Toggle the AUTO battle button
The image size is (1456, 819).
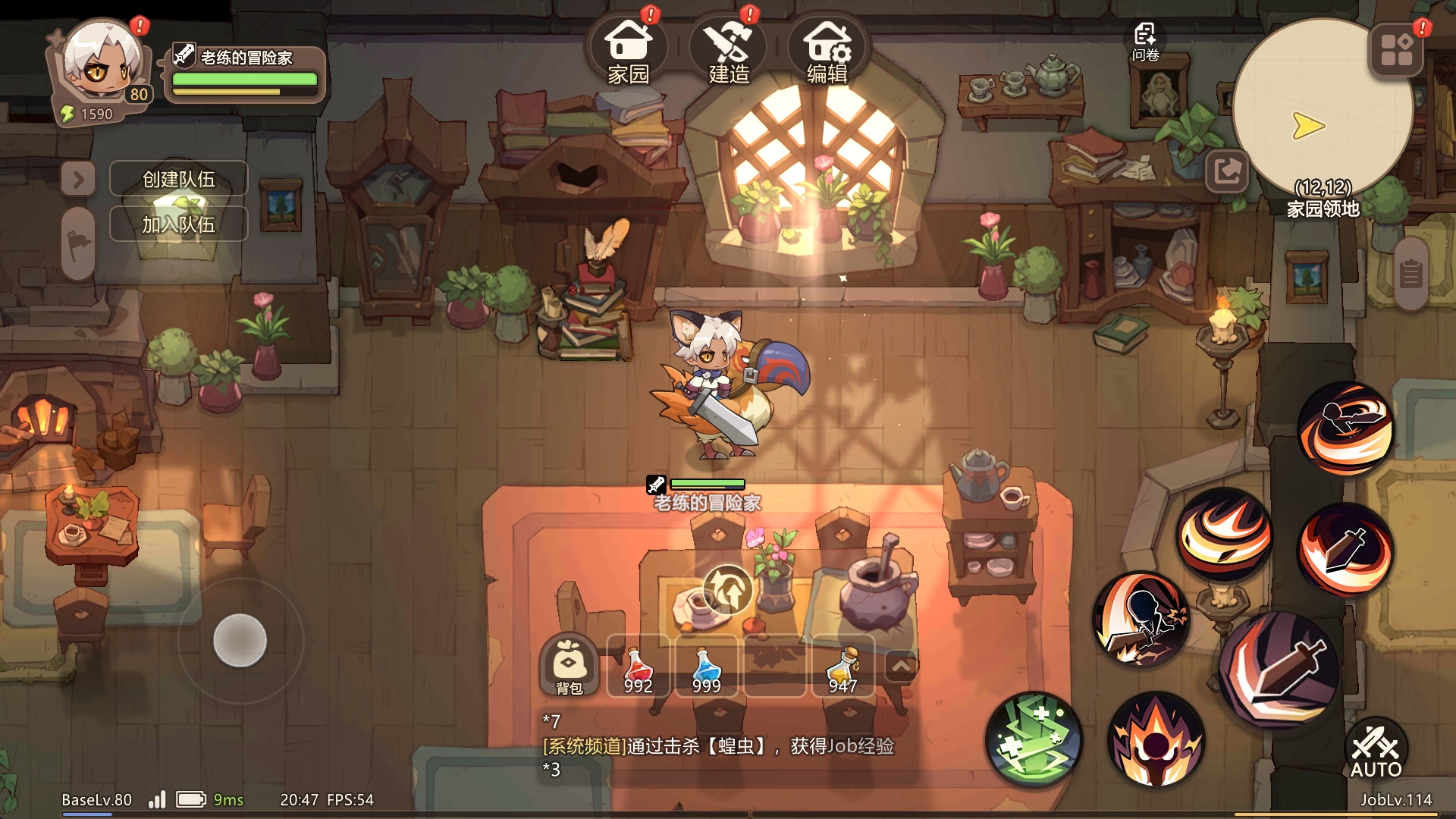coord(1376,751)
